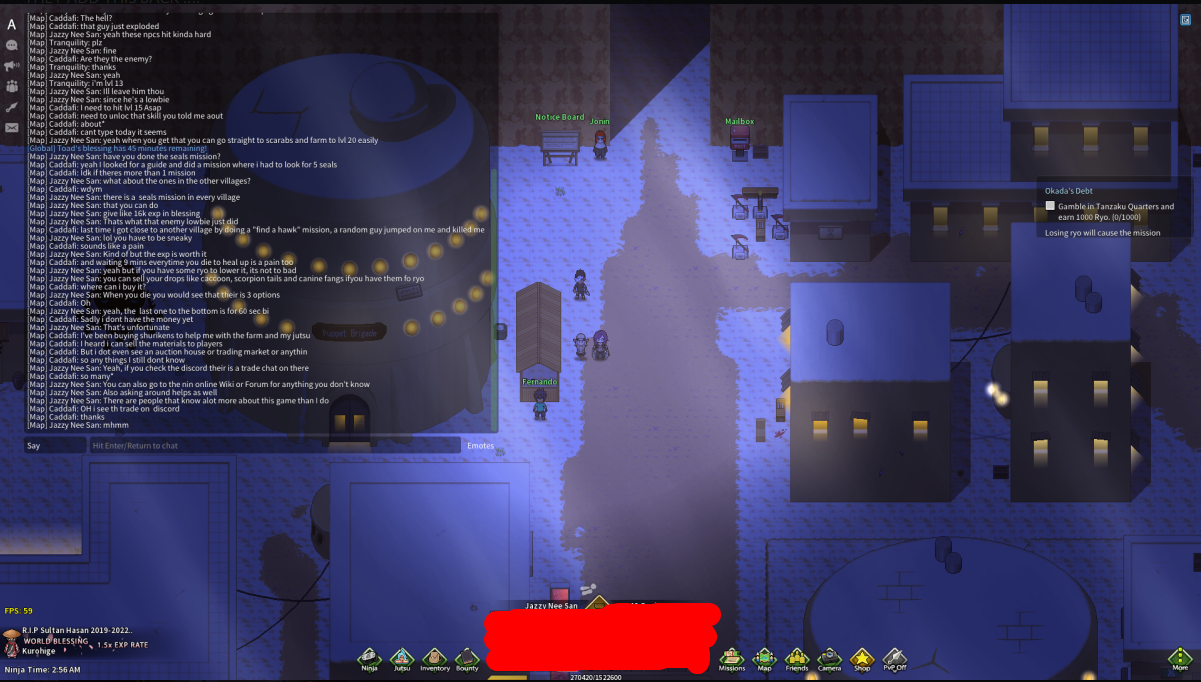Activate the Camera button
Viewport: 1201px width, 682px height.
[829, 657]
